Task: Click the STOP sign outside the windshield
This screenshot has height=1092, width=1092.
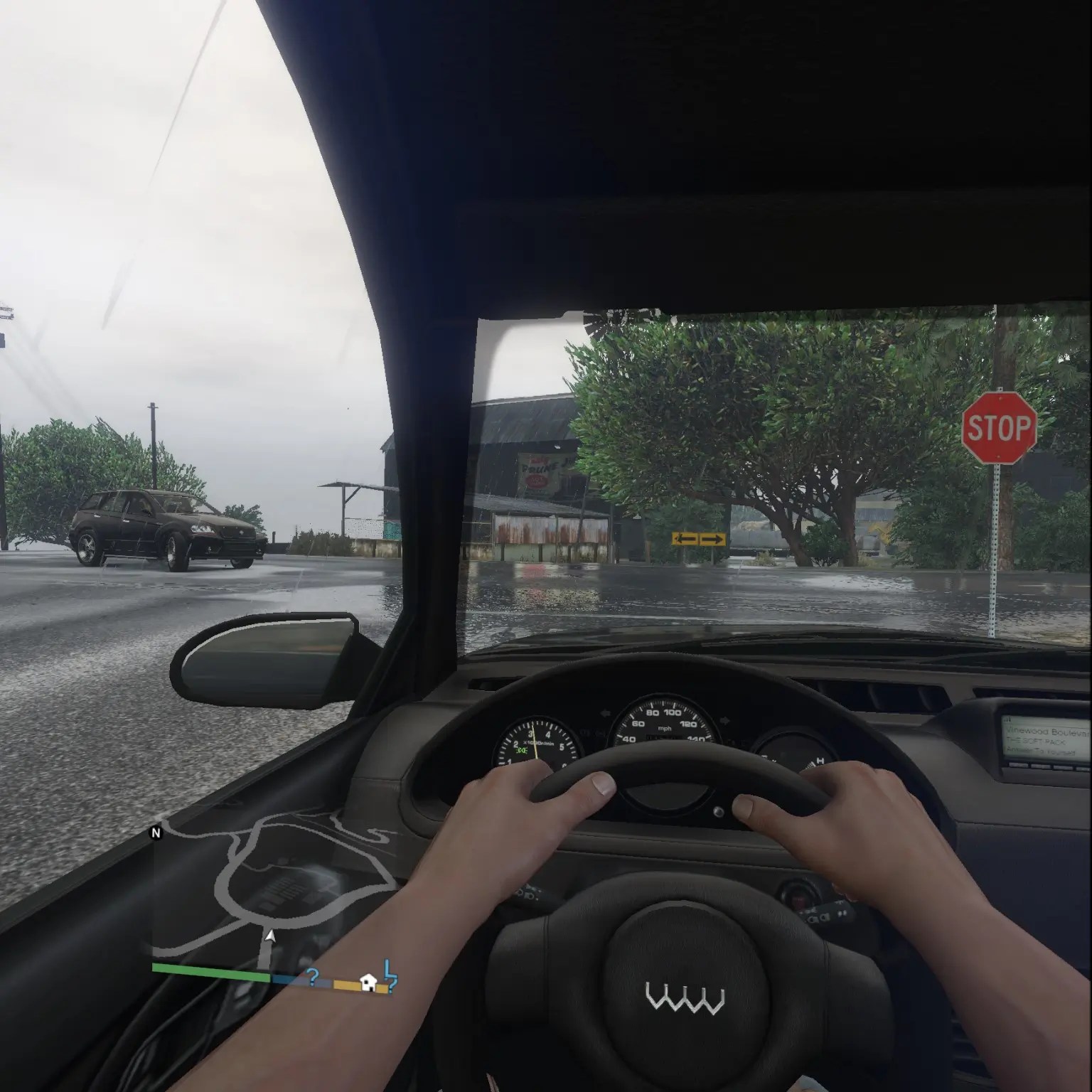Action: [x=998, y=427]
